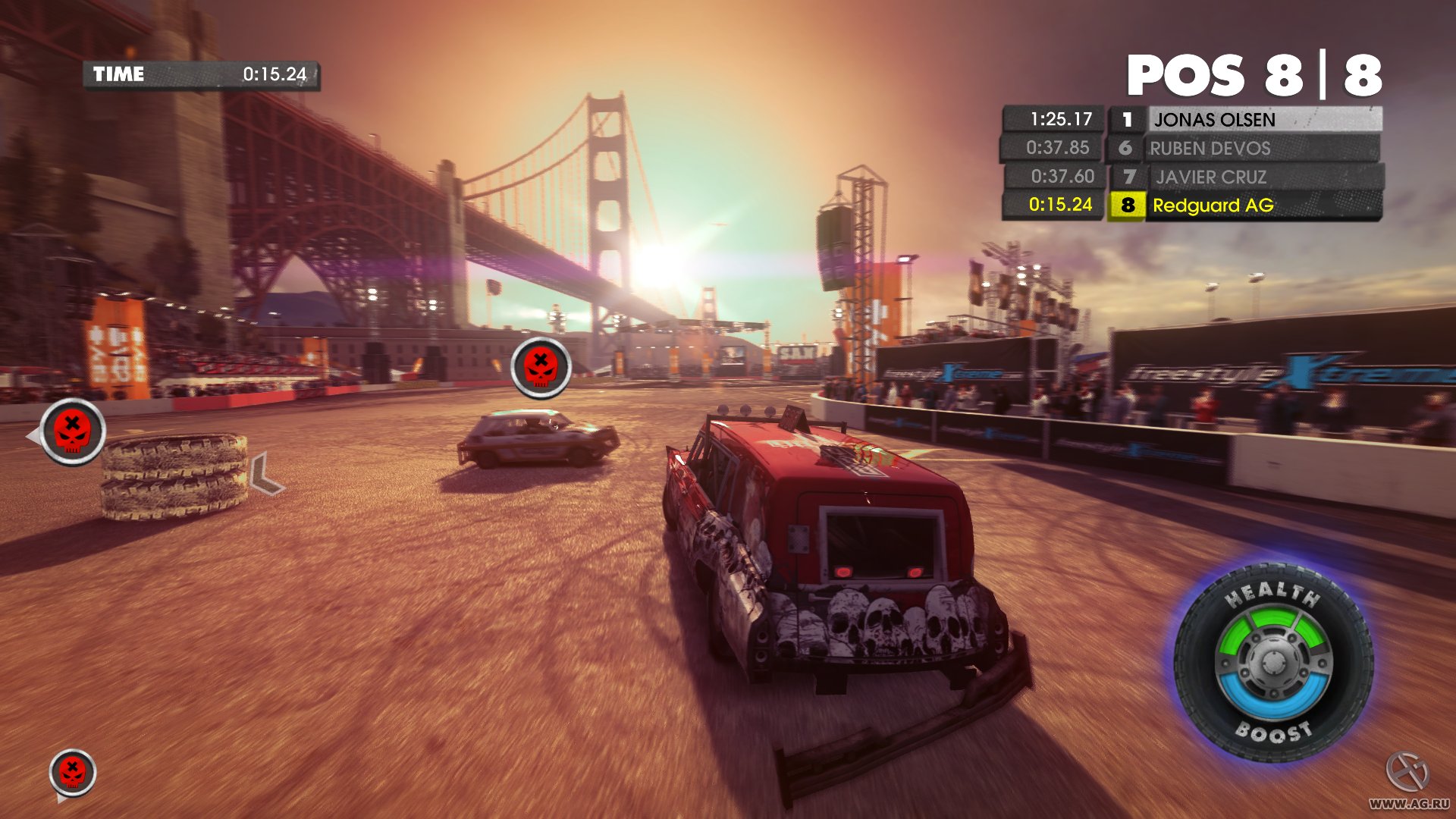Screen dimensions: 1456x819
Task: Click the Redguard AG player row
Action: tap(1213, 206)
